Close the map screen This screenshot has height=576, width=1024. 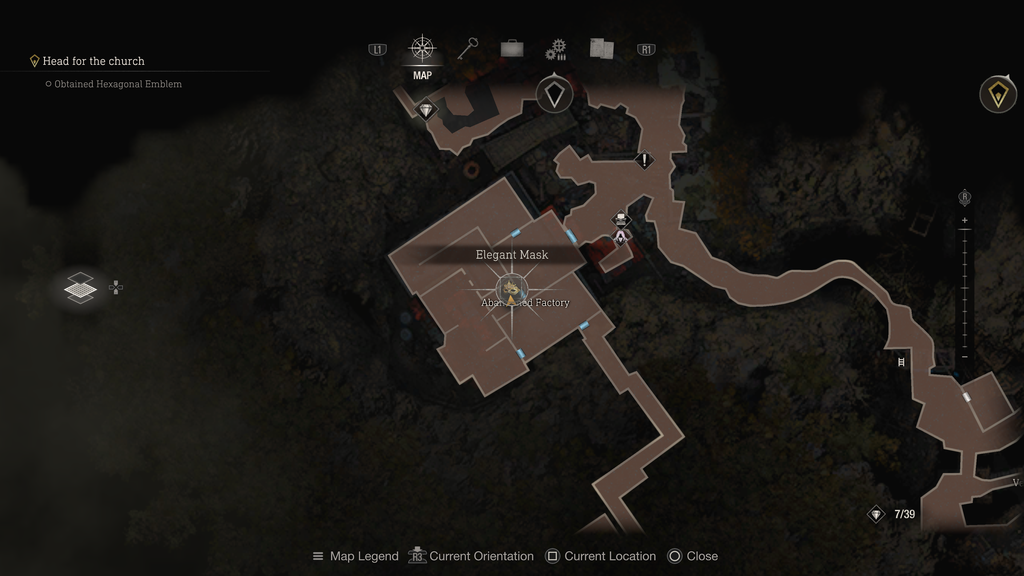(x=692, y=556)
